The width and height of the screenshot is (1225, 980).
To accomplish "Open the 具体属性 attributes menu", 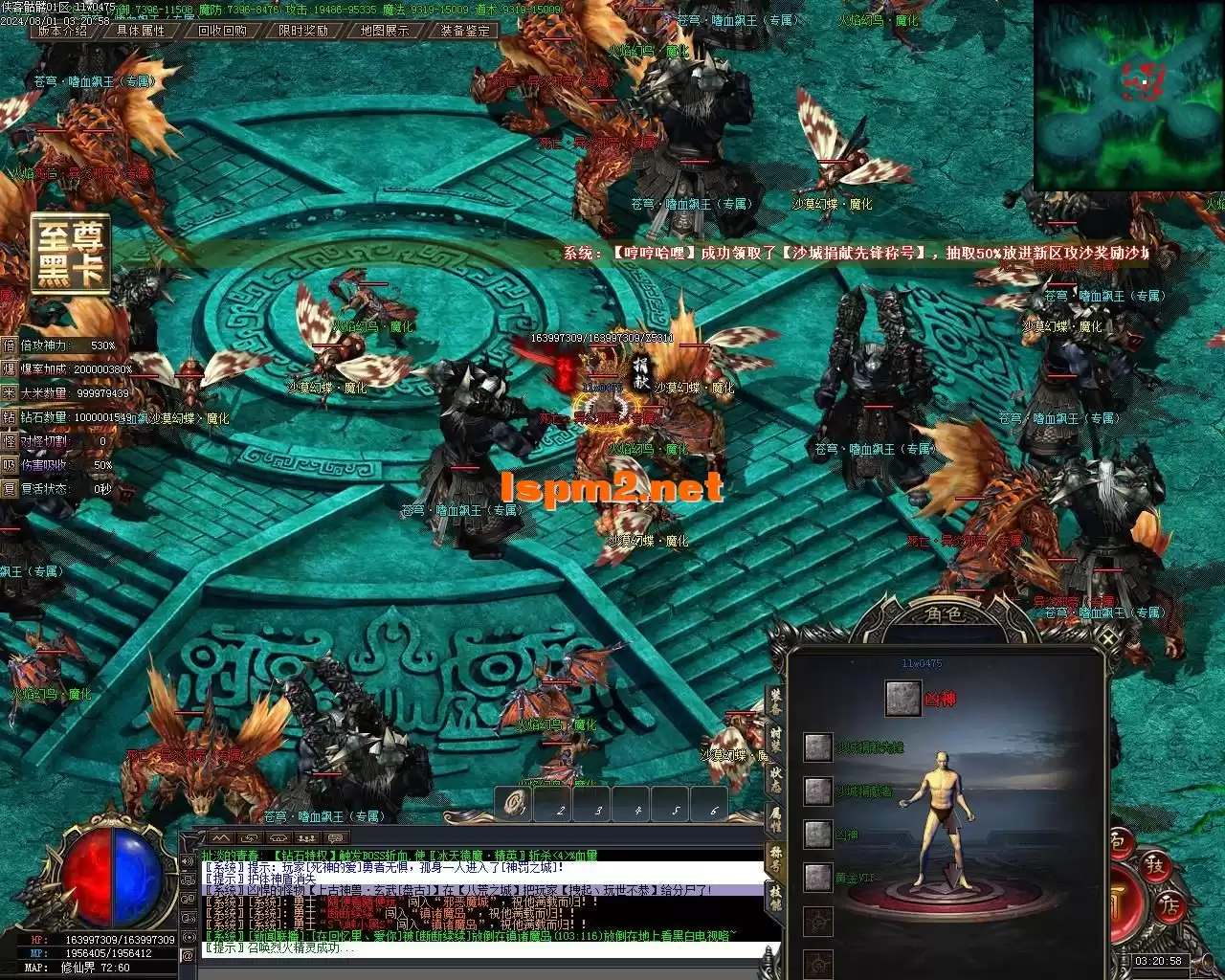I will pyautogui.click(x=141, y=31).
